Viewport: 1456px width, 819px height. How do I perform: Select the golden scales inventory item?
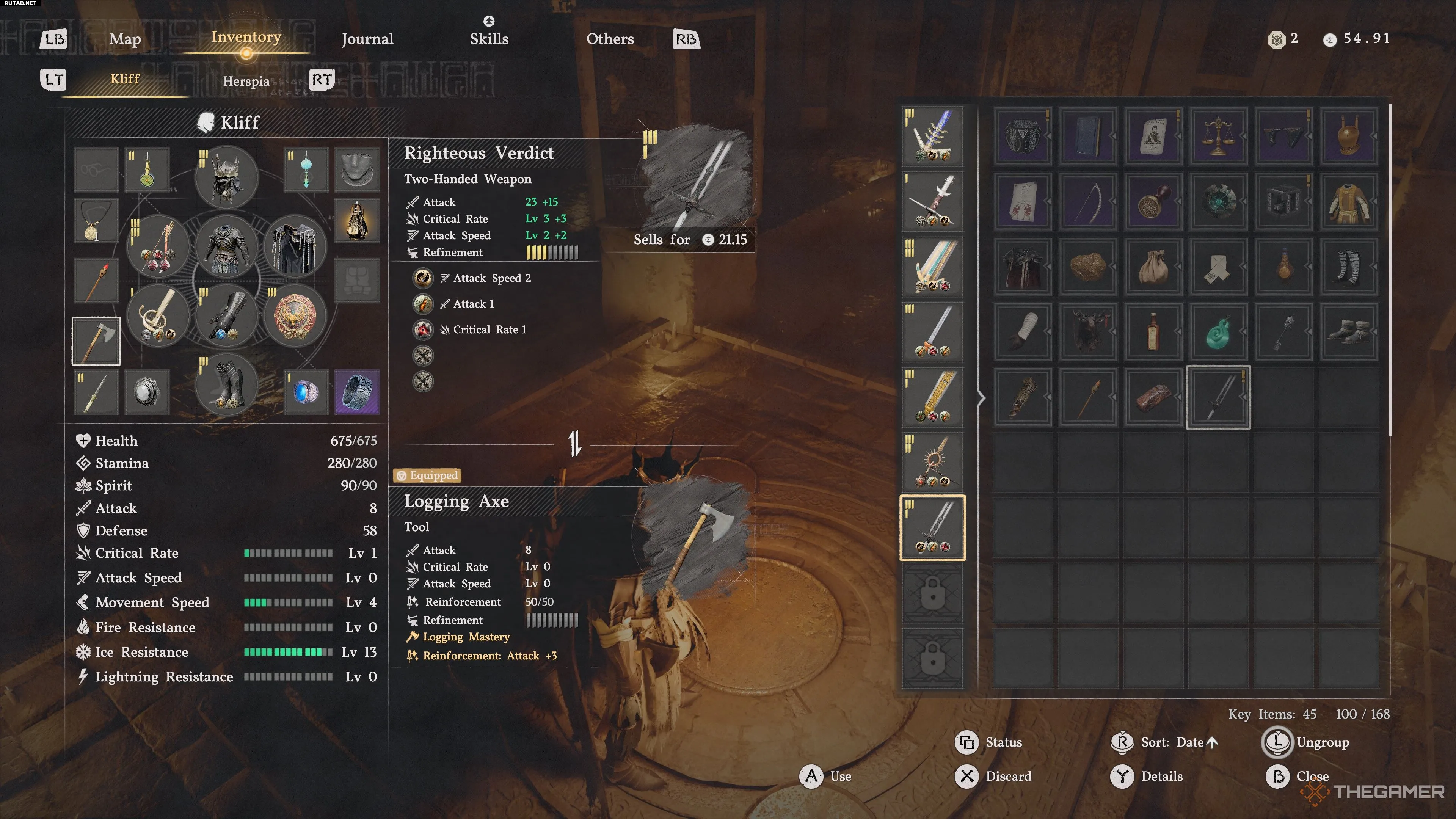point(1218,136)
